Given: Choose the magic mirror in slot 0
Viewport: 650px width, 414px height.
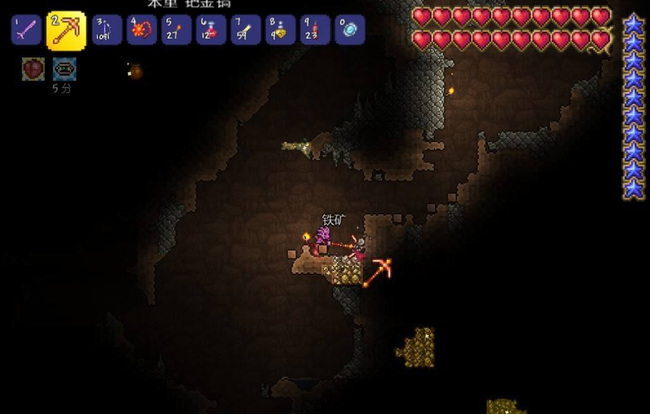Looking at the screenshot, I should [x=349, y=30].
